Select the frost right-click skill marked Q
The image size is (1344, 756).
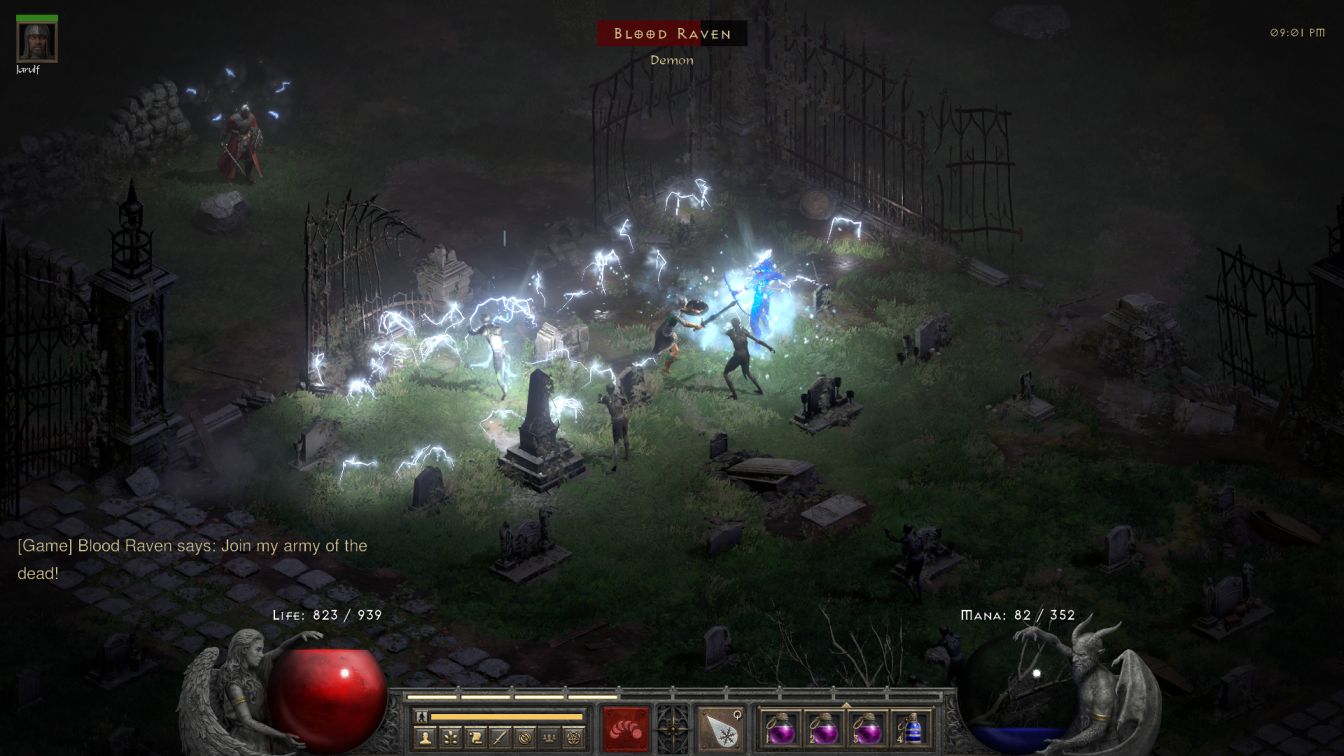click(720, 729)
